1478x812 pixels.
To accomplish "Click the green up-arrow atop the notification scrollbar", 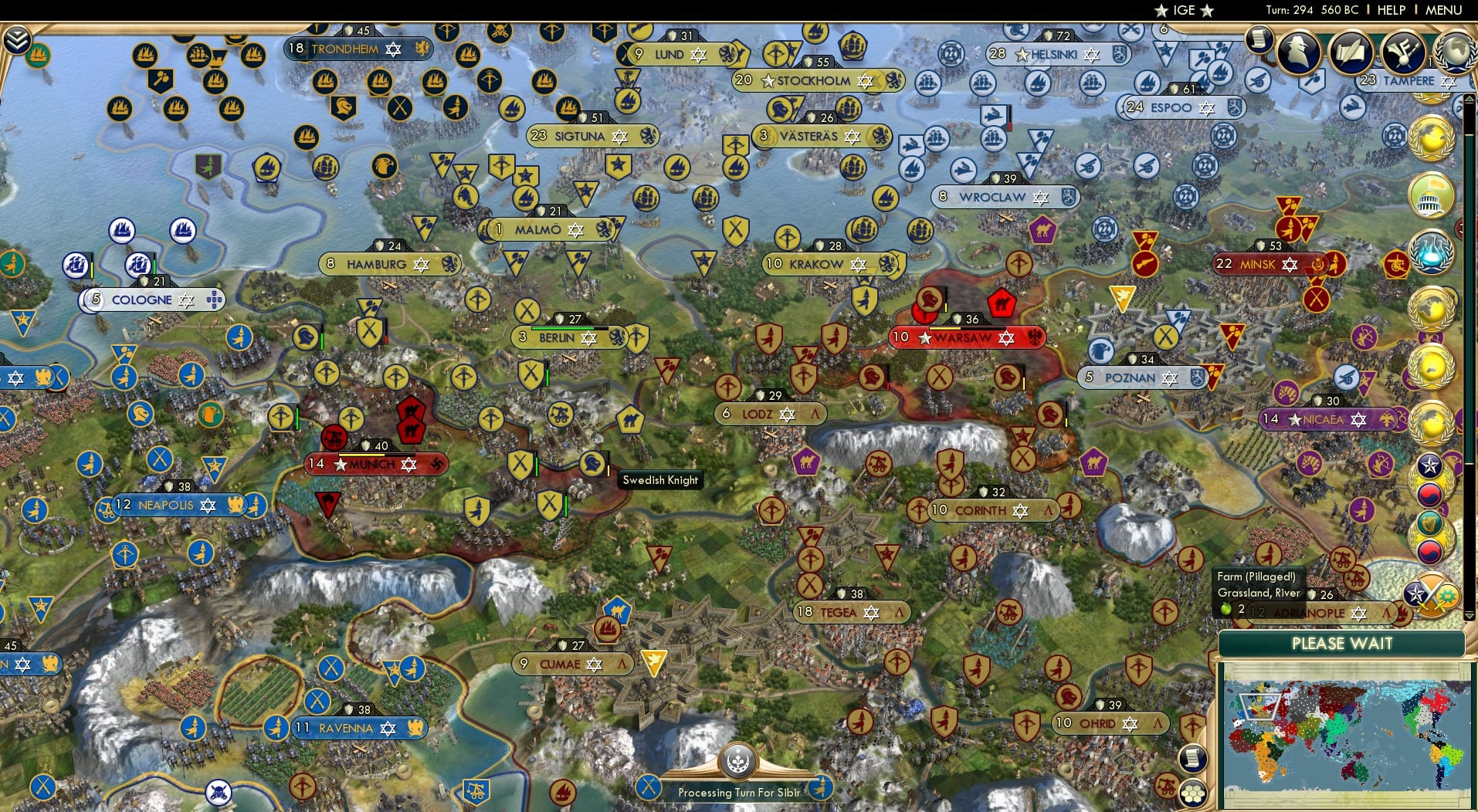I will [1469, 98].
